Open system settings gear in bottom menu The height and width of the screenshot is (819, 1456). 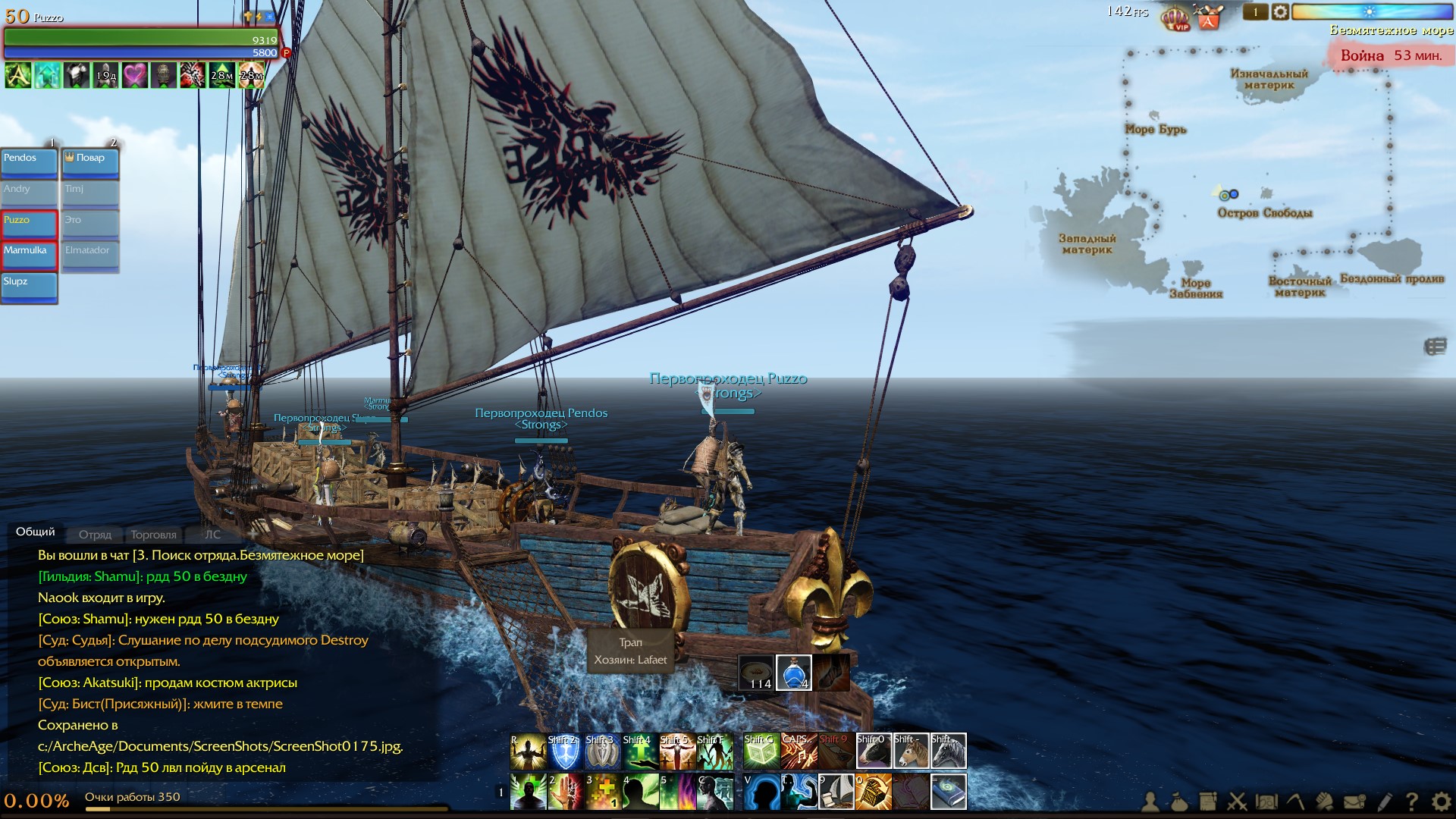coord(1441,801)
